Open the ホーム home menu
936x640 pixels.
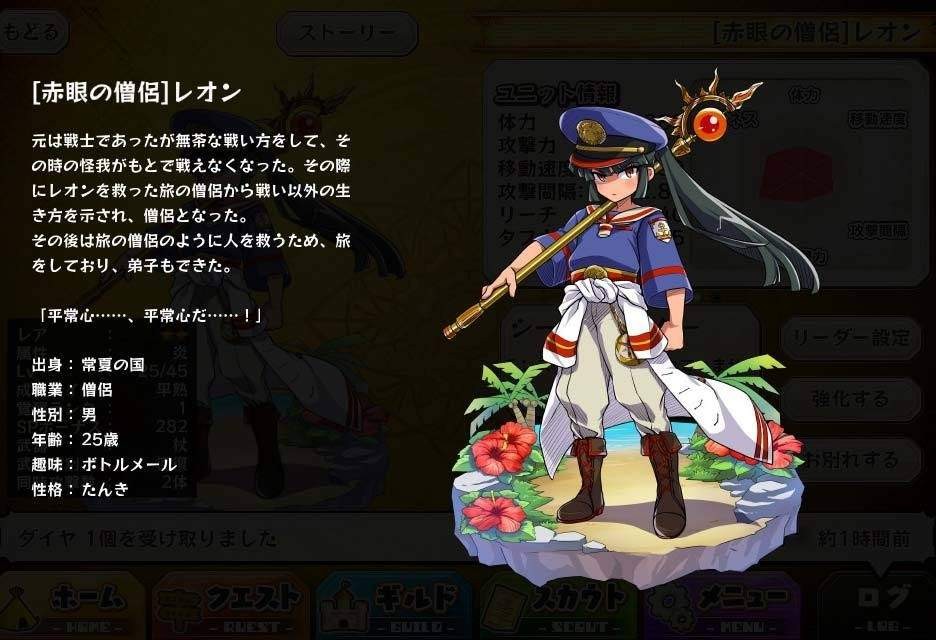pyautogui.click(x=73, y=603)
